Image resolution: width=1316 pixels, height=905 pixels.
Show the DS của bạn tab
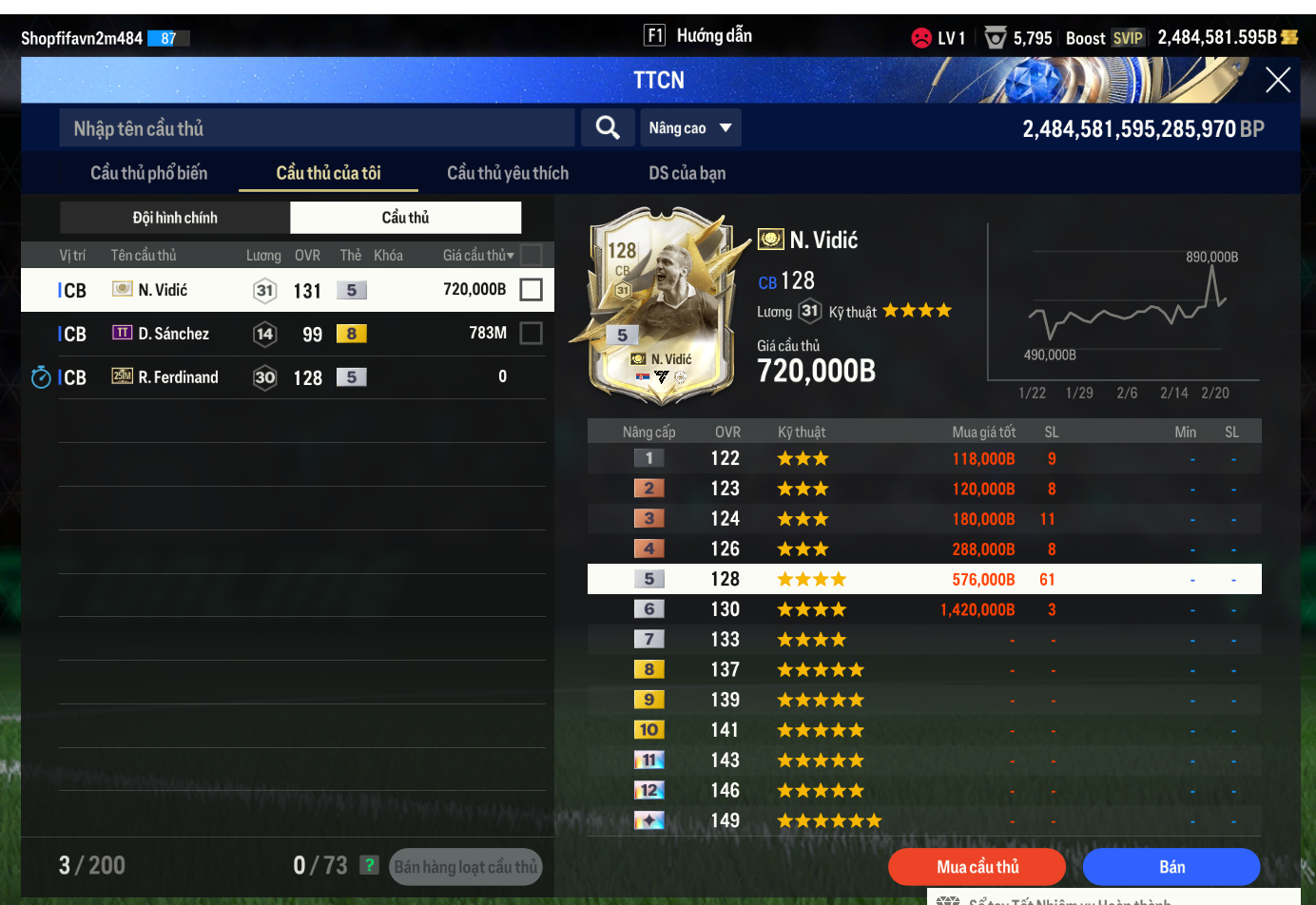[687, 173]
